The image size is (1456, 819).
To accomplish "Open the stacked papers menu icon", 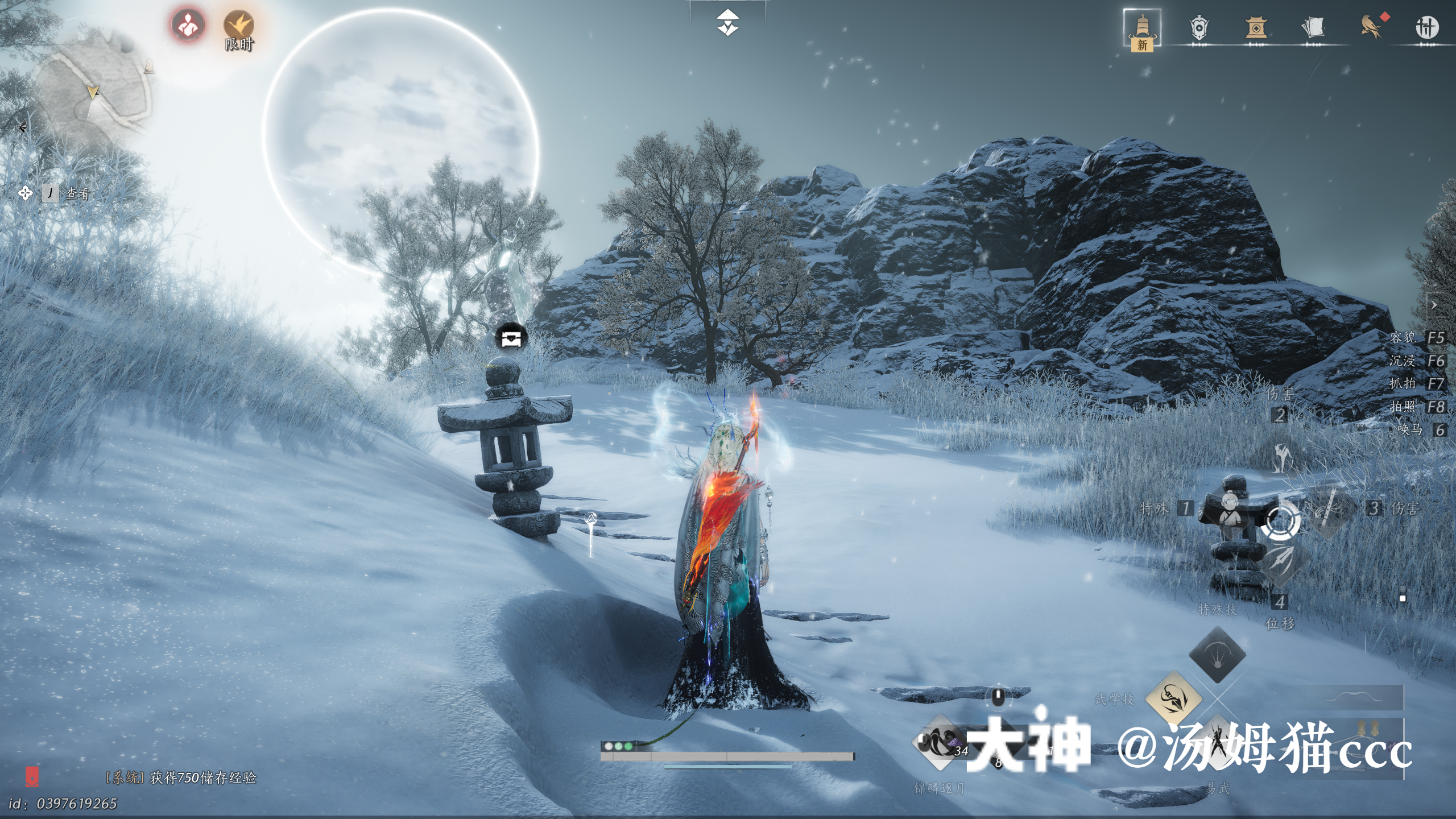I will pyautogui.click(x=1313, y=28).
